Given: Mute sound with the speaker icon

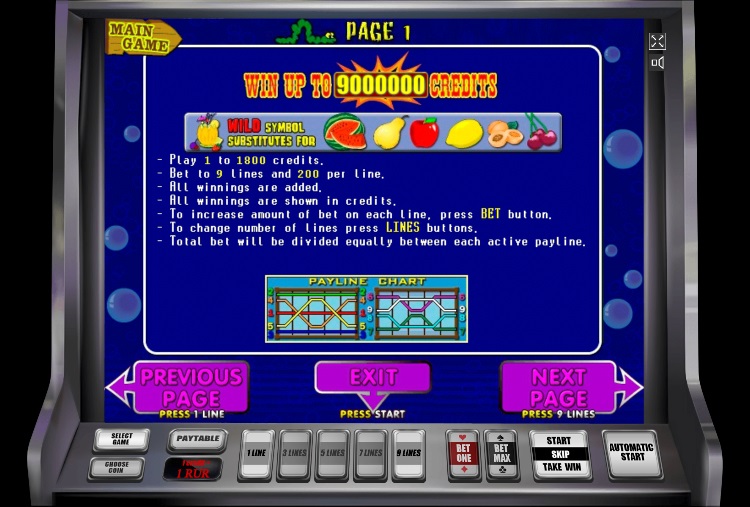Looking at the screenshot, I should point(657,63).
